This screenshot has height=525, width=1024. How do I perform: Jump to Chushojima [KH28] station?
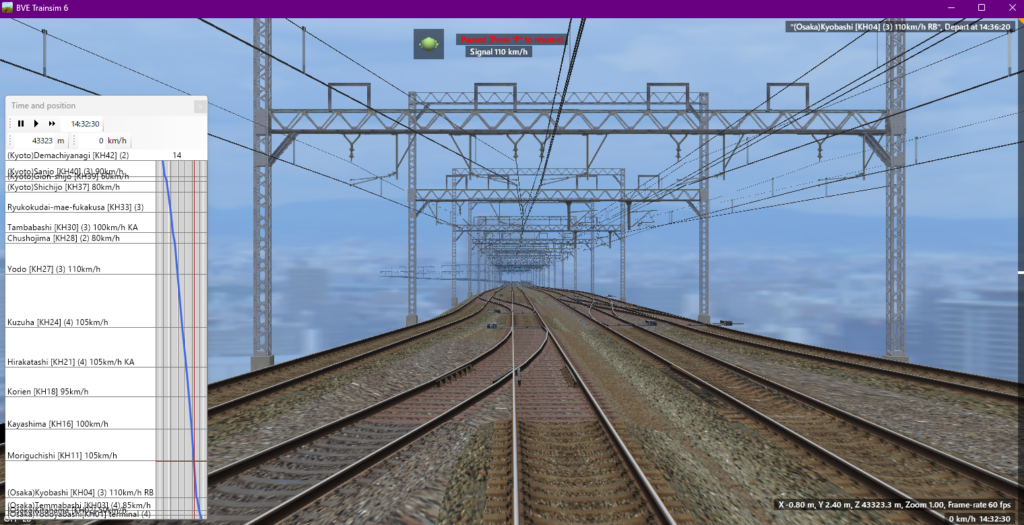point(63,238)
